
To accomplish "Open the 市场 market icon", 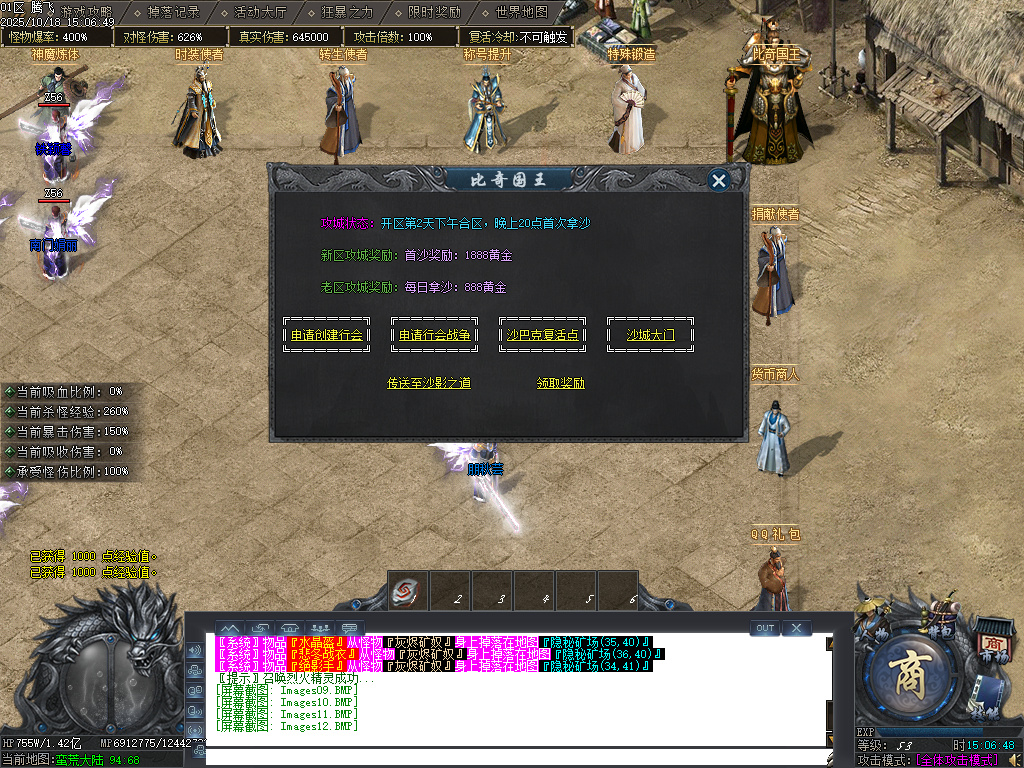I will click(x=992, y=645).
